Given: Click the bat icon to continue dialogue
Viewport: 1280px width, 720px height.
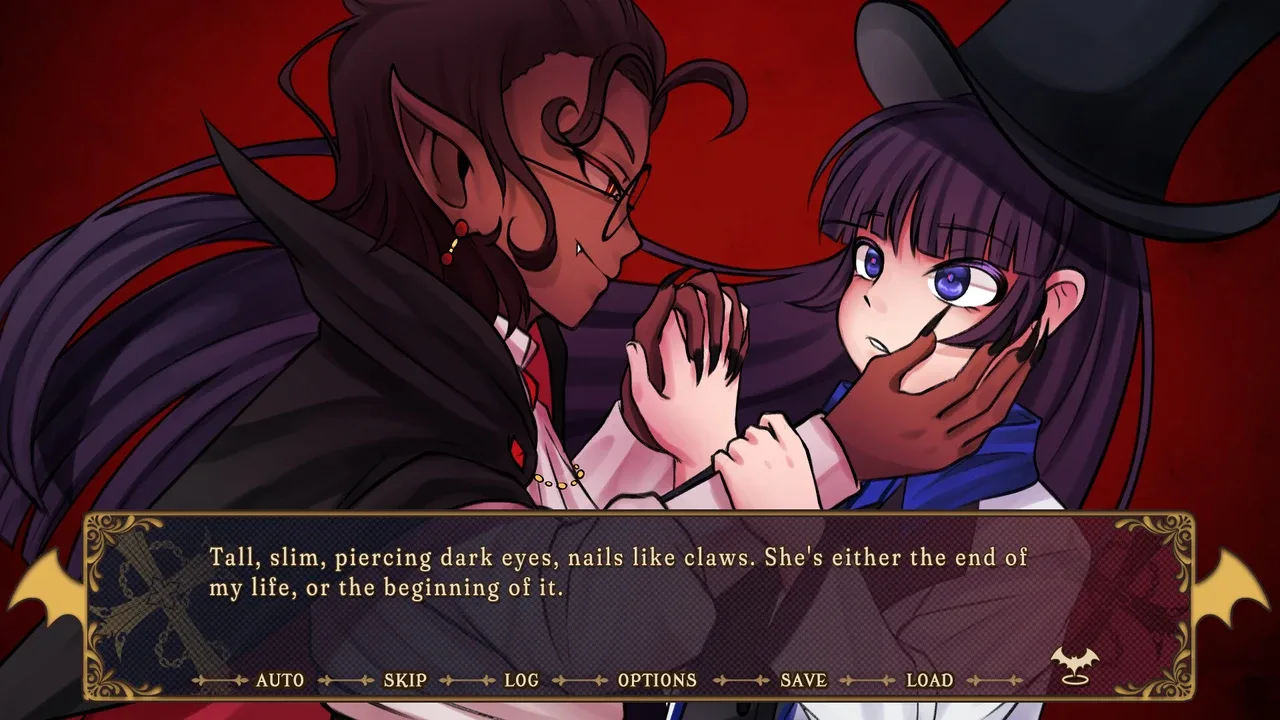Looking at the screenshot, I should click(x=1073, y=665).
